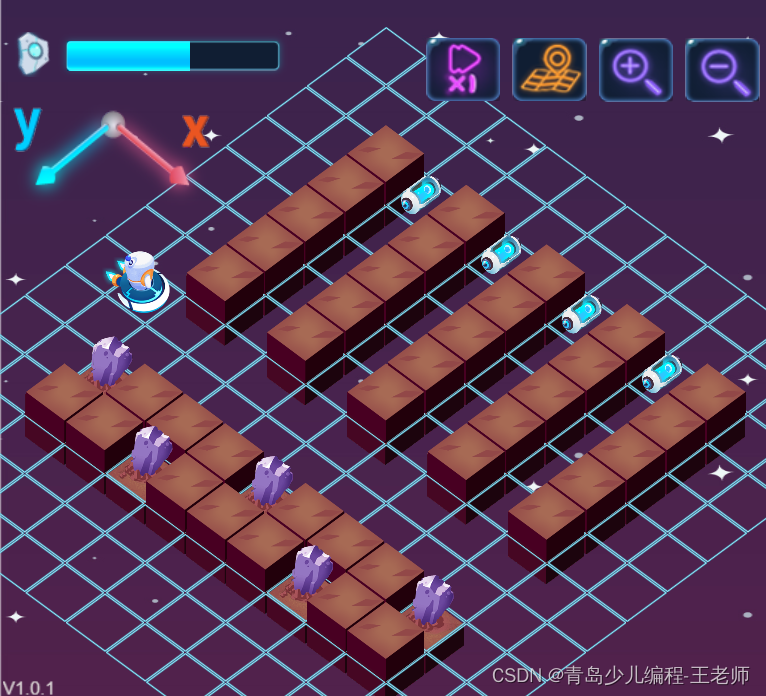Zoom in with the plus magnifier

[635, 69]
